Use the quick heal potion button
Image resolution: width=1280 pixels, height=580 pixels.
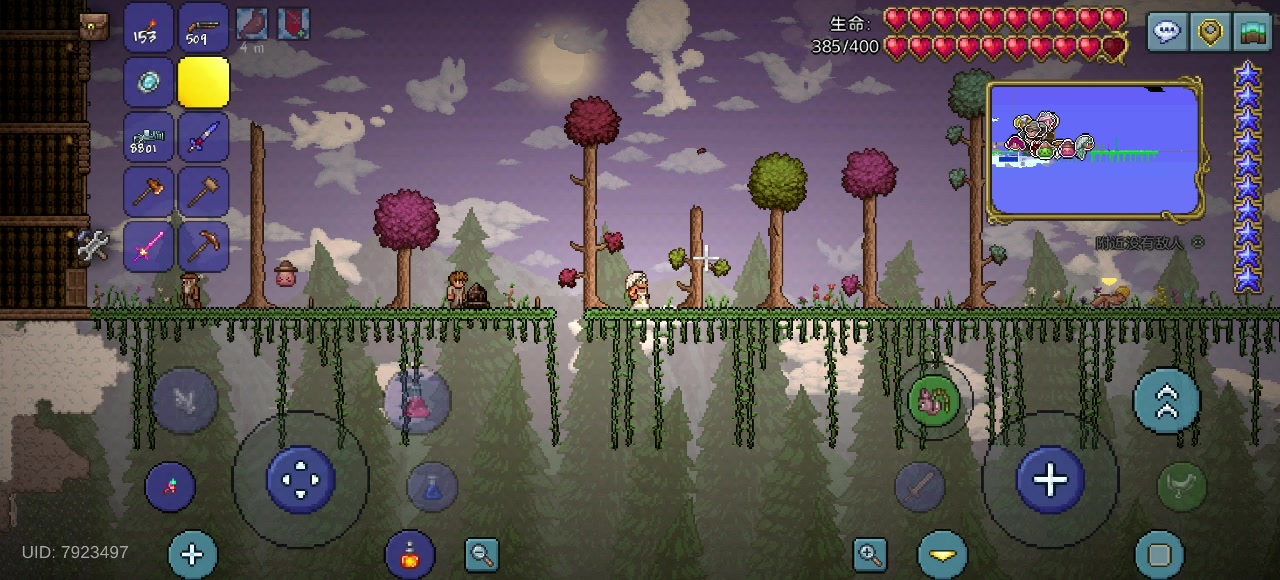point(410,555)
